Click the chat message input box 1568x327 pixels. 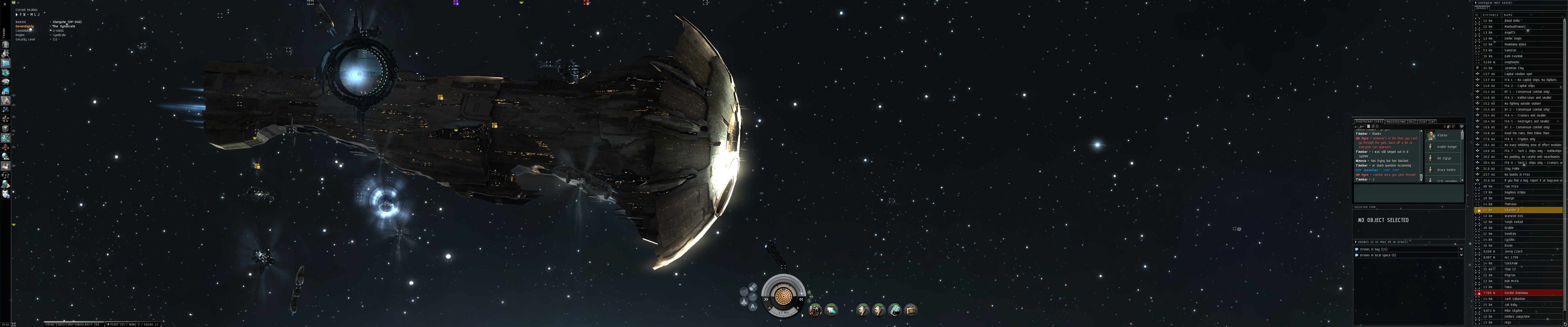click(1408, 193)
